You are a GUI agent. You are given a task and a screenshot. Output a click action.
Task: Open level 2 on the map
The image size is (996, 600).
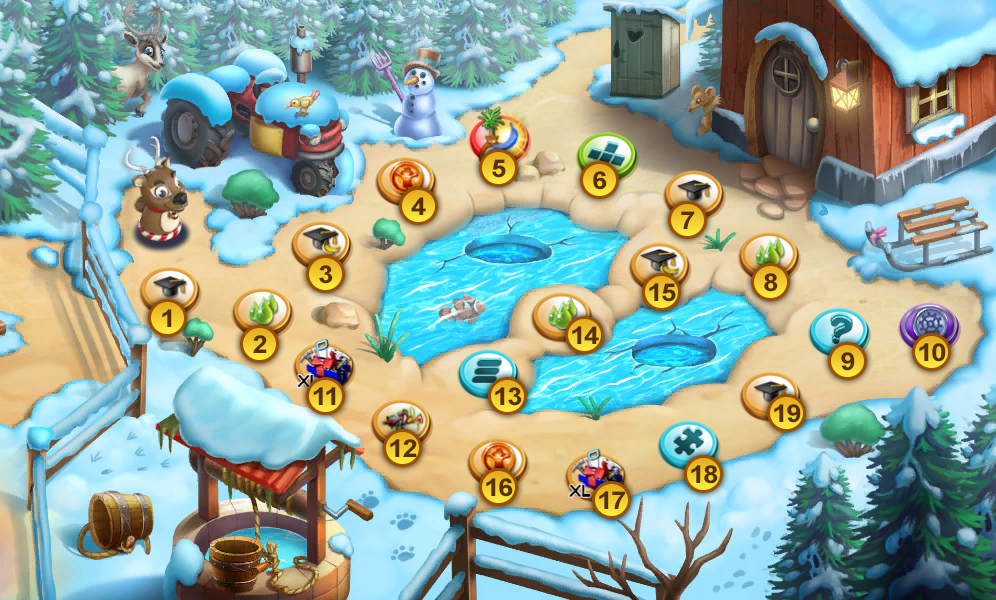pos(261,311)
